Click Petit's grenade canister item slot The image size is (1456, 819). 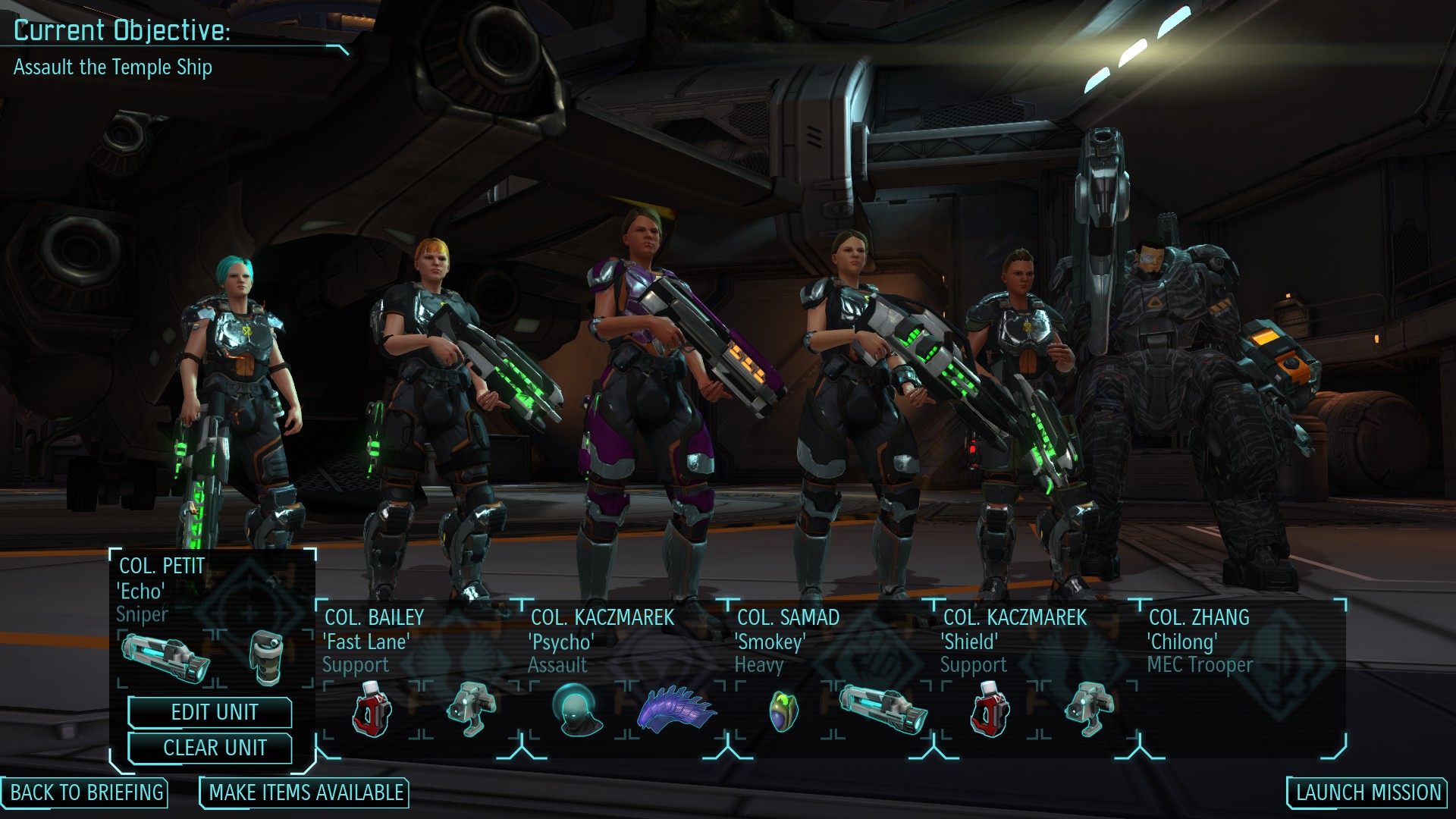266,657
